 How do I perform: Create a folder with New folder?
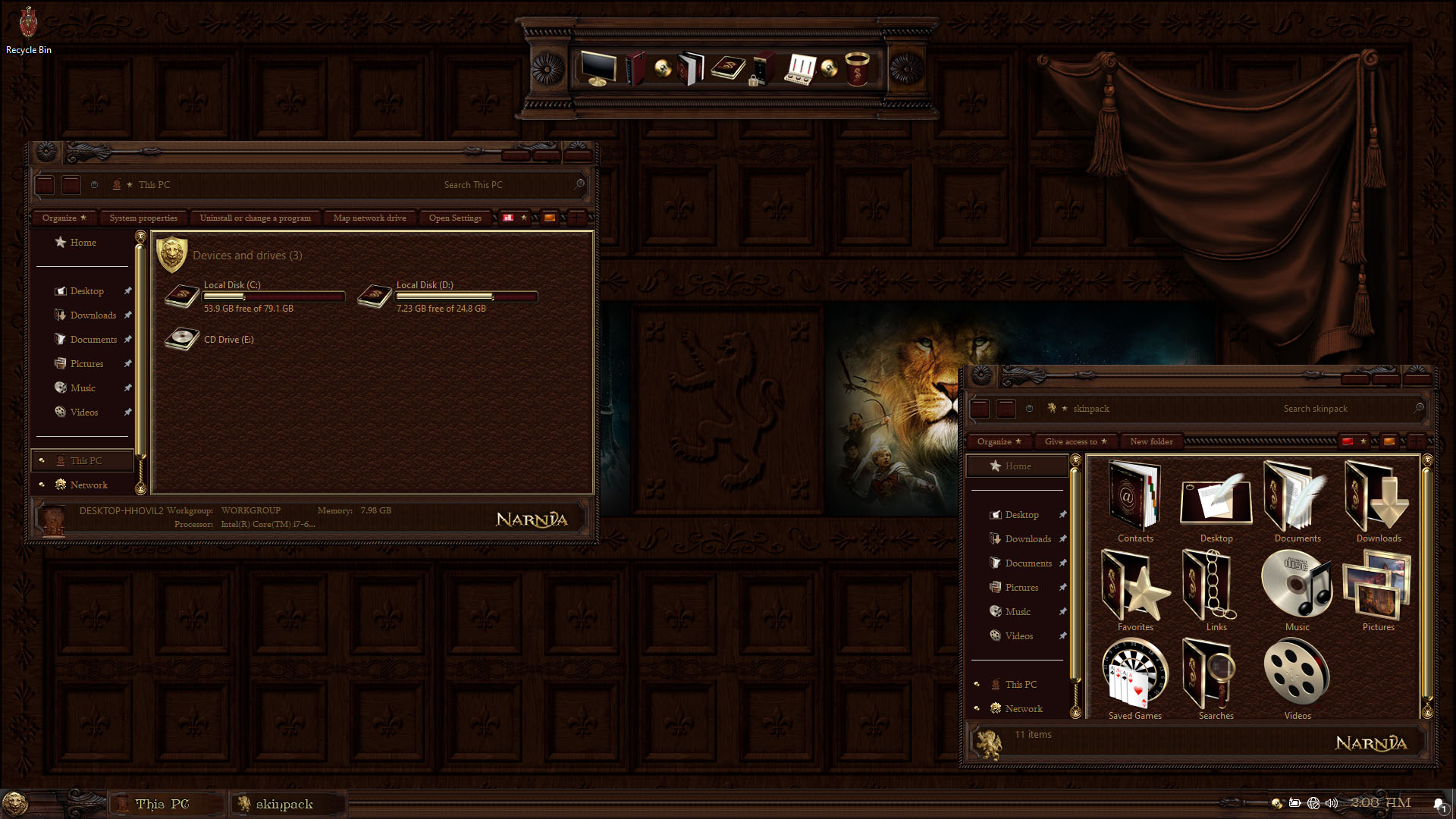point(1151,442)
